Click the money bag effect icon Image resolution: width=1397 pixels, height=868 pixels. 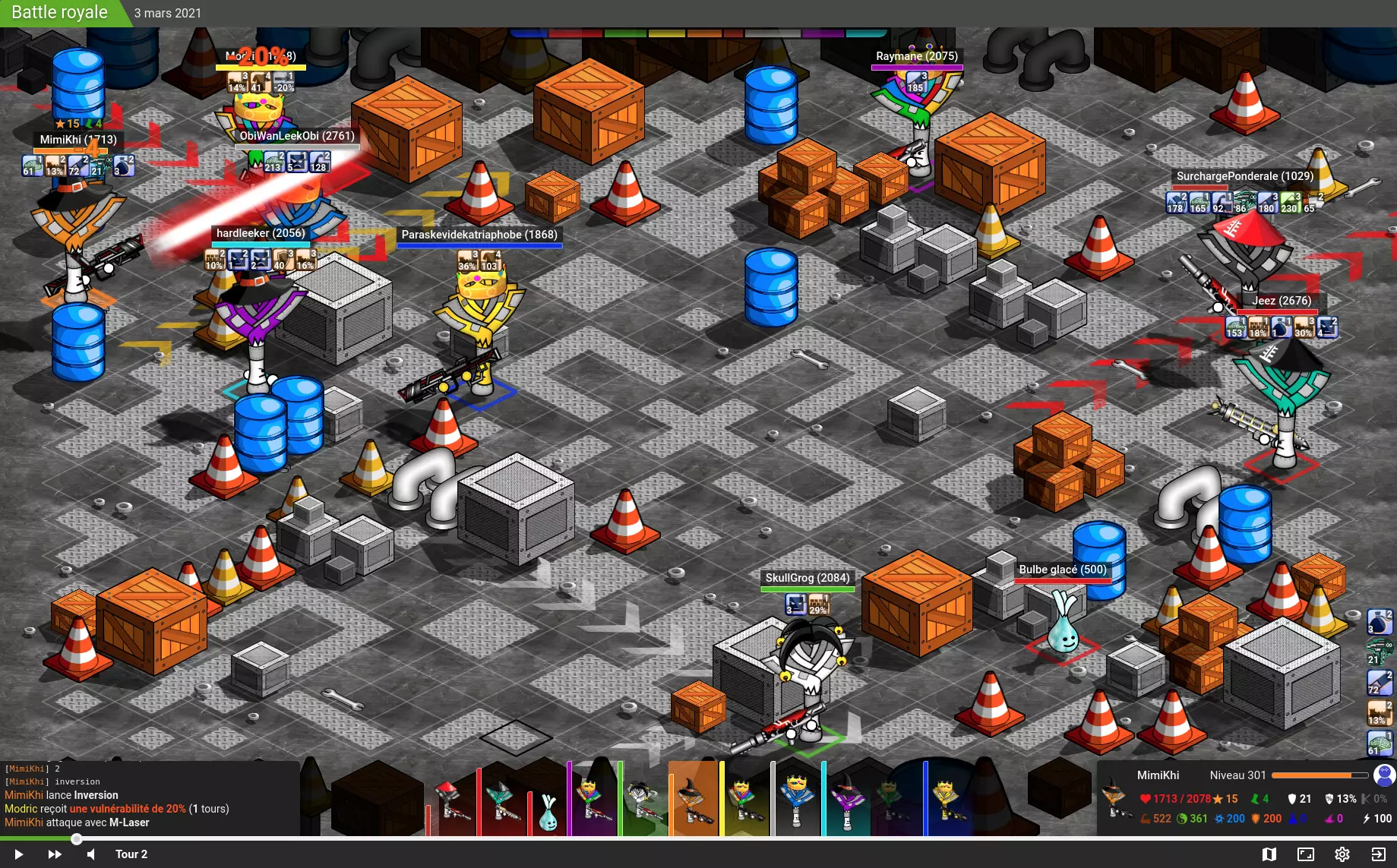coord(1379,622)
